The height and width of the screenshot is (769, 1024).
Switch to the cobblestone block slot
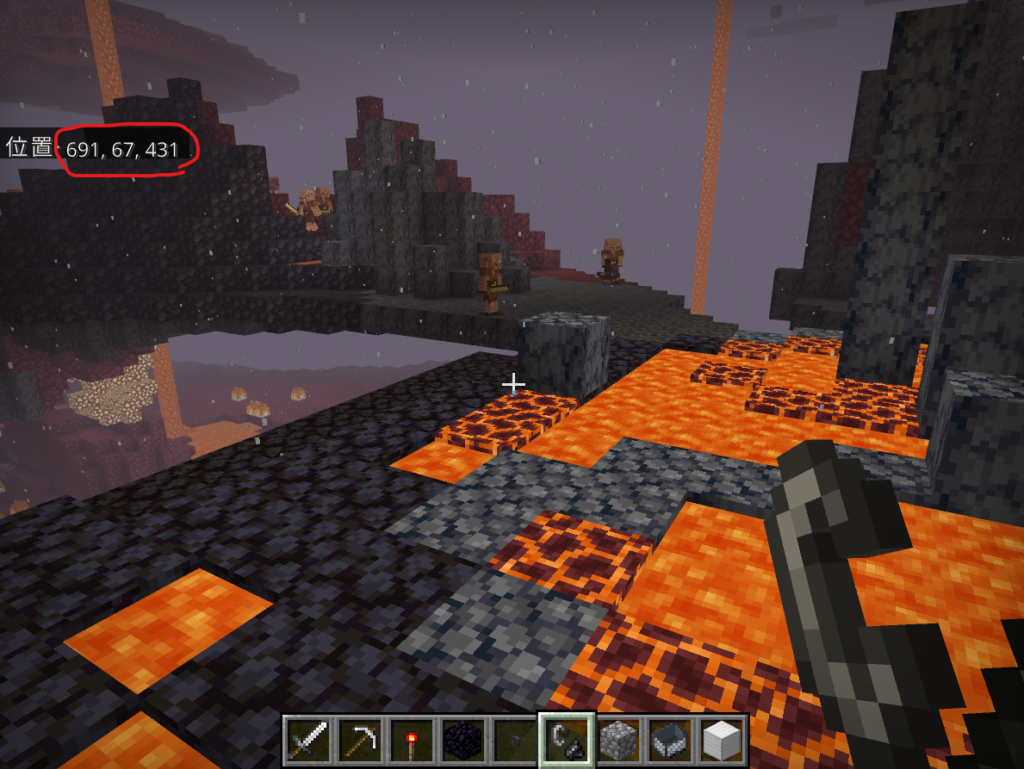(x=619, y=741)
